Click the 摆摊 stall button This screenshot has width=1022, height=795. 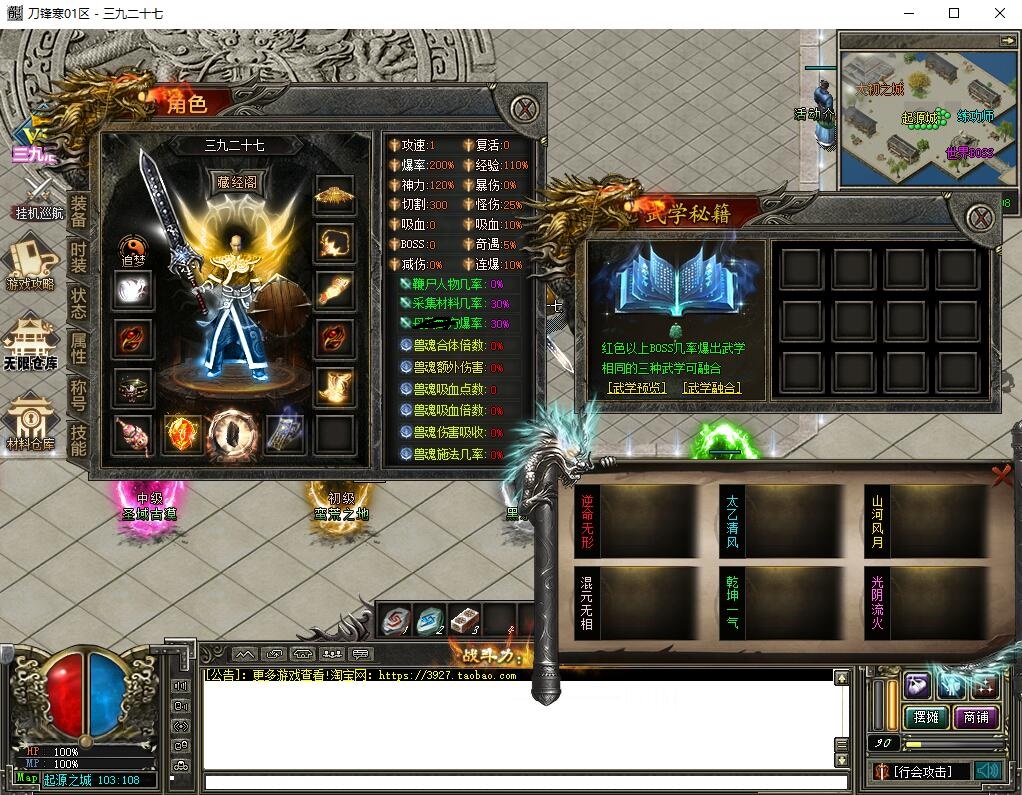tap(926, 717)
